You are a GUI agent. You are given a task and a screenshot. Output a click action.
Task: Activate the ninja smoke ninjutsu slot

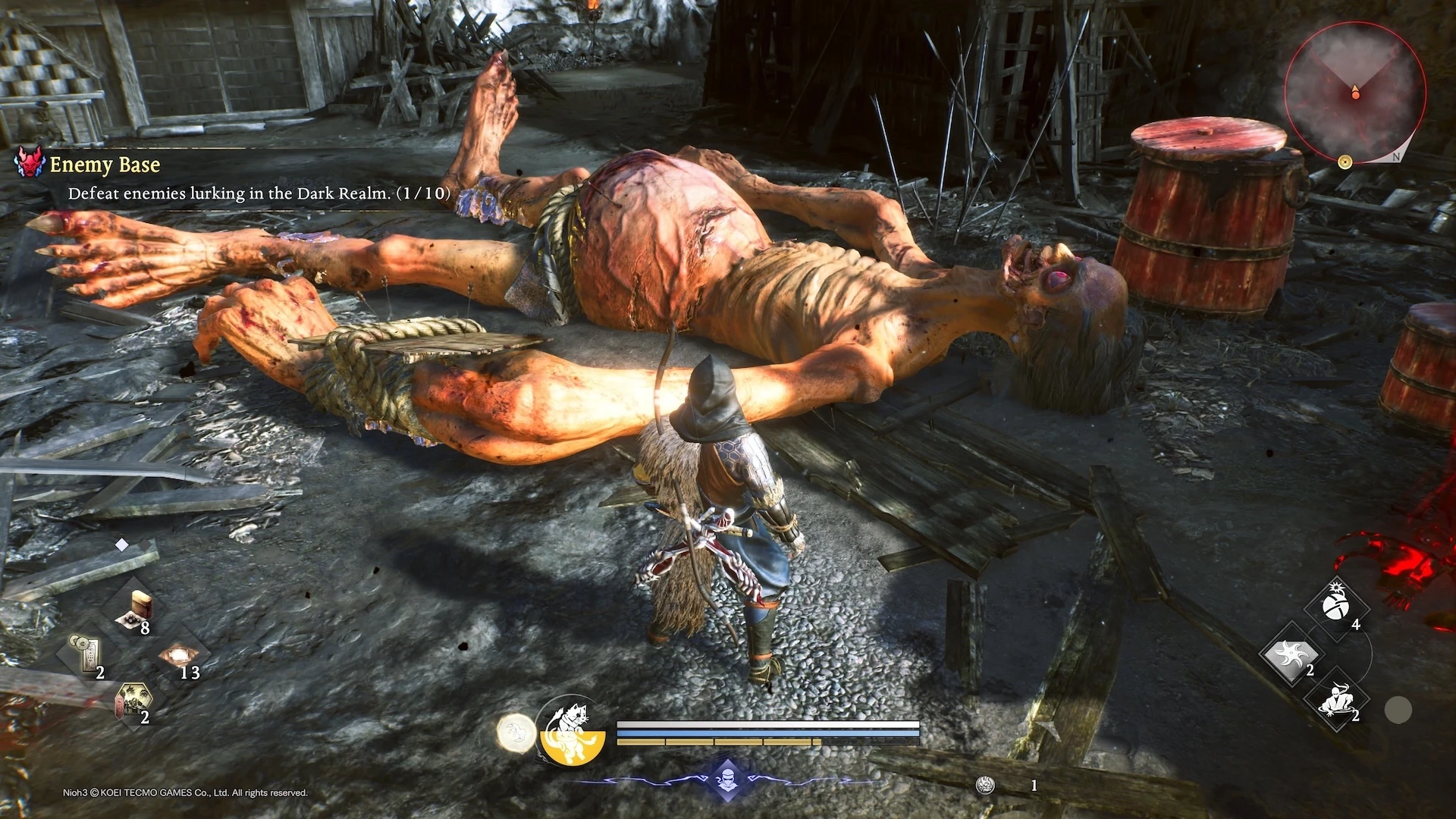[1336, 700]
